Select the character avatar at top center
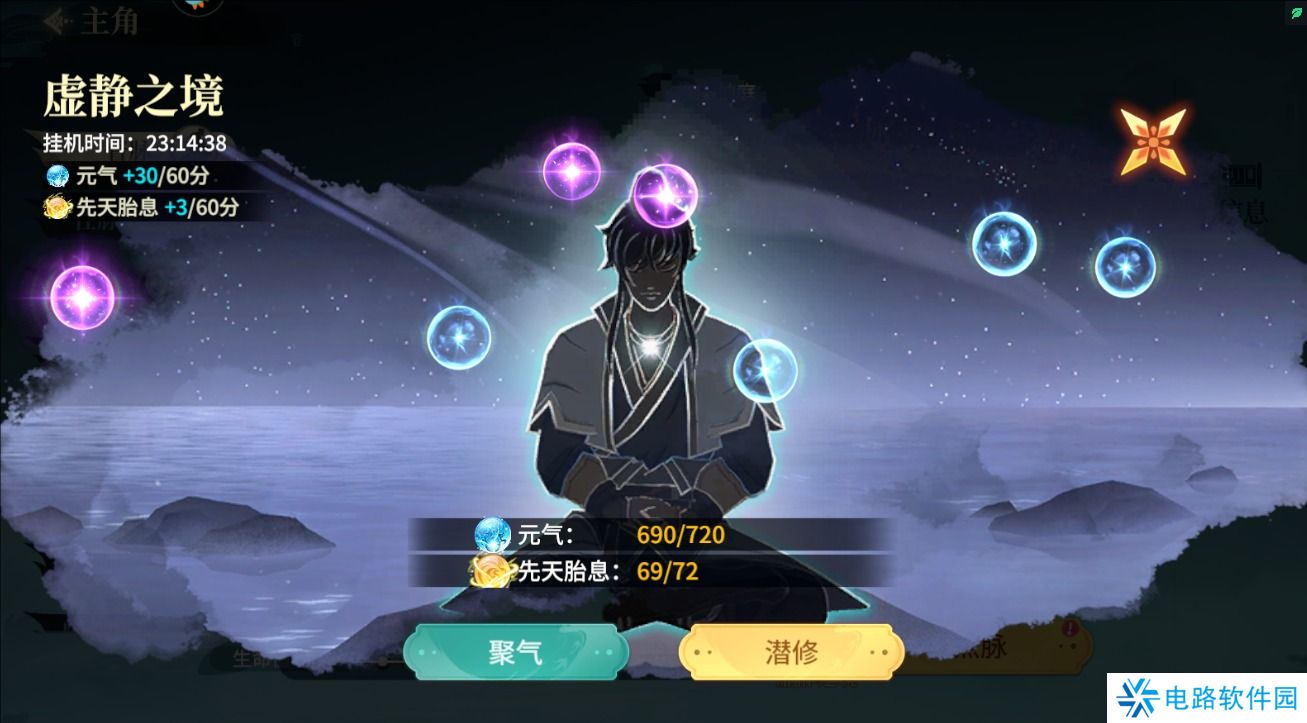 tap(198, 6)
